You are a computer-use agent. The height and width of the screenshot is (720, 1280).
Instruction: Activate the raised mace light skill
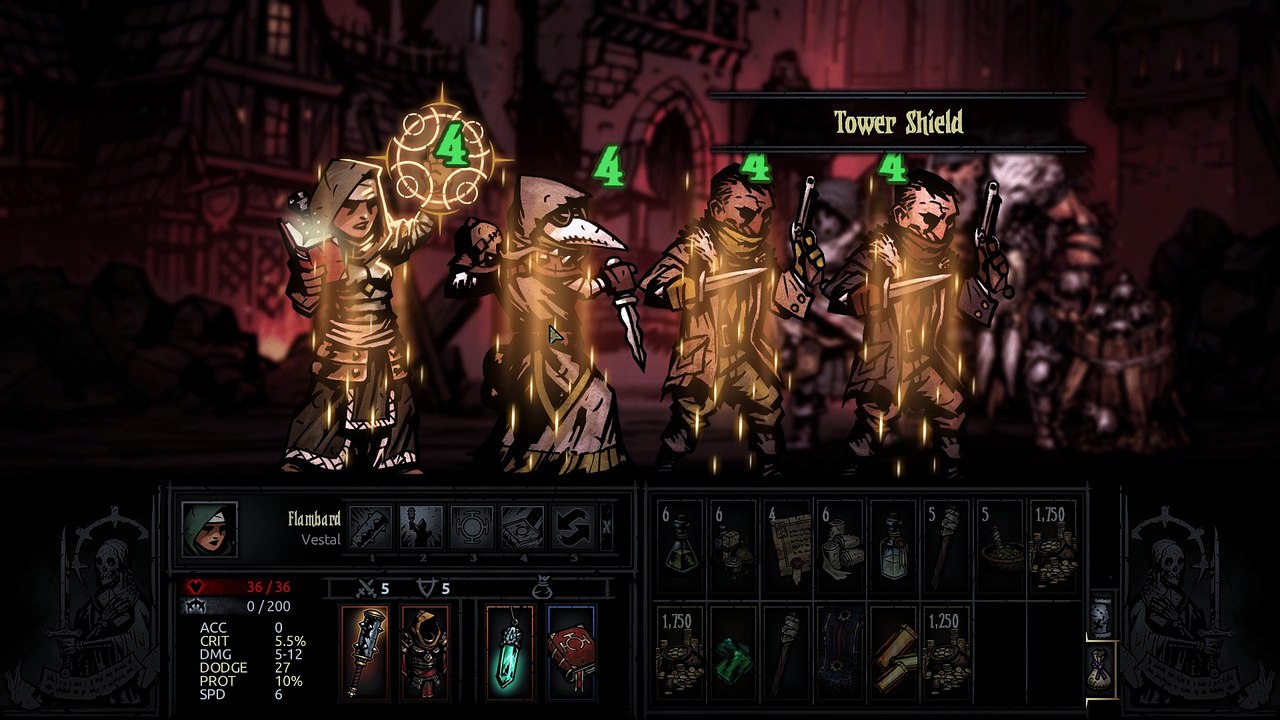coord(420,528)
